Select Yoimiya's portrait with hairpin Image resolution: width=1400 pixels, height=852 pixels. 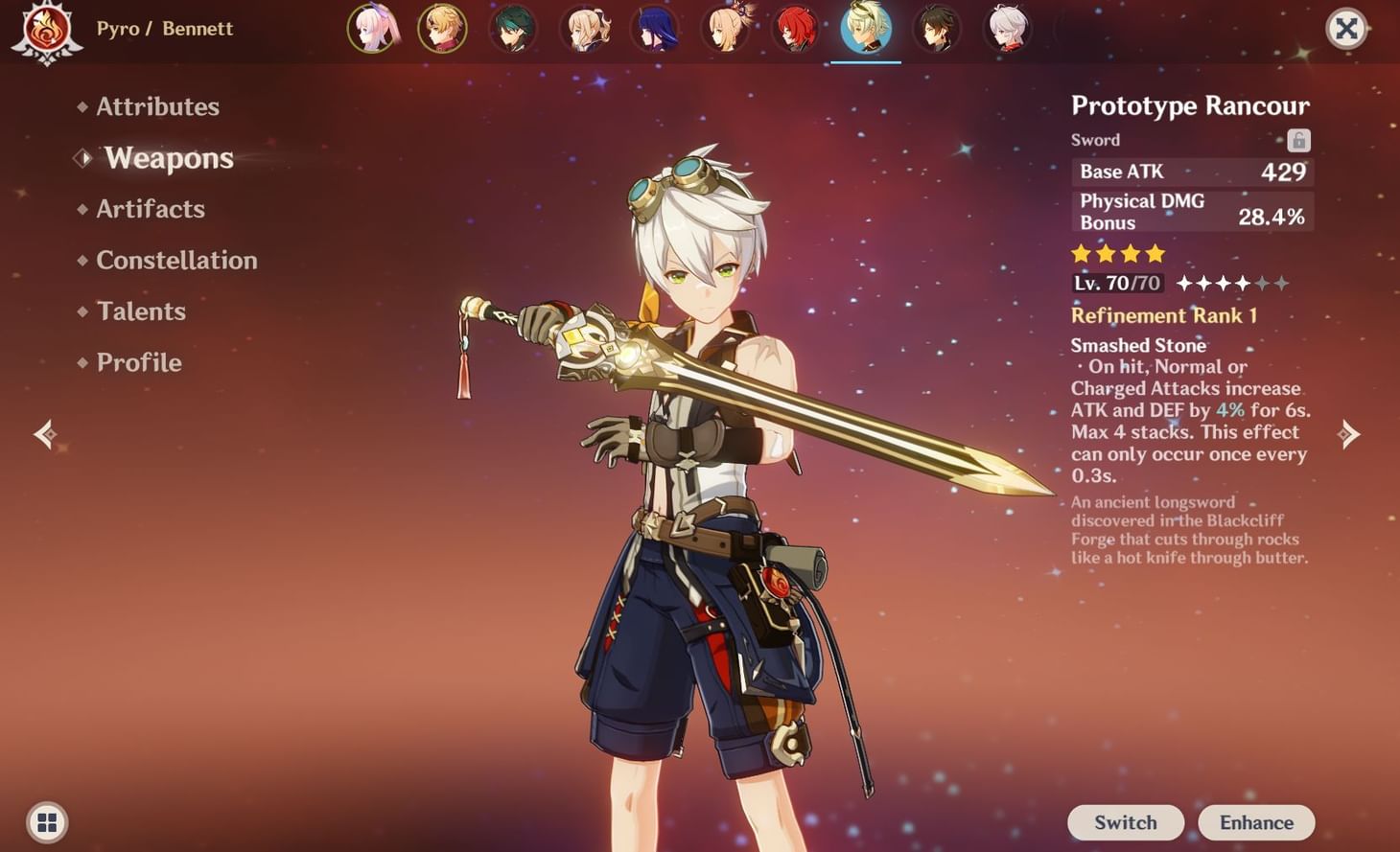tap(726, 28)
